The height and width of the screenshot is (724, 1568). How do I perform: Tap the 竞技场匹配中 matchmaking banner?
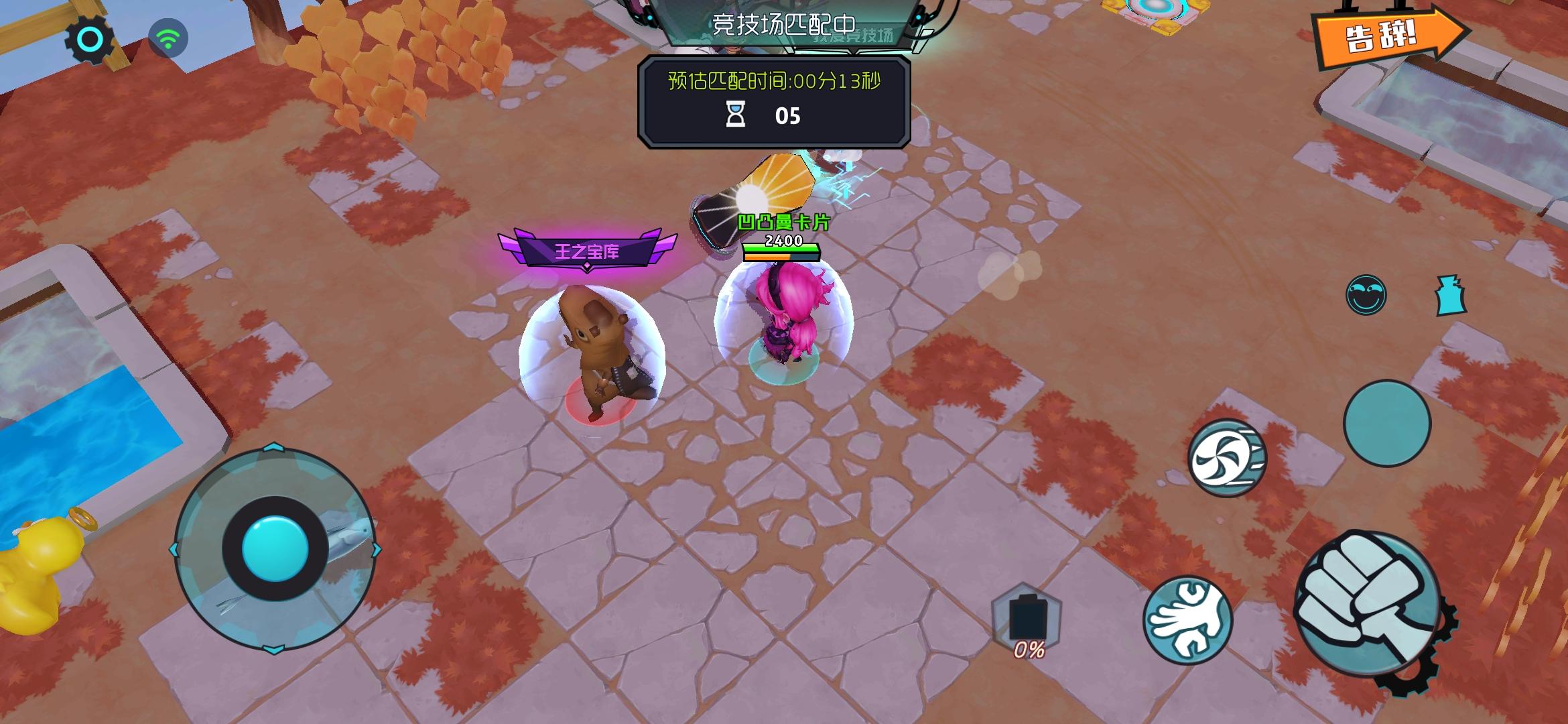(786, 25)
